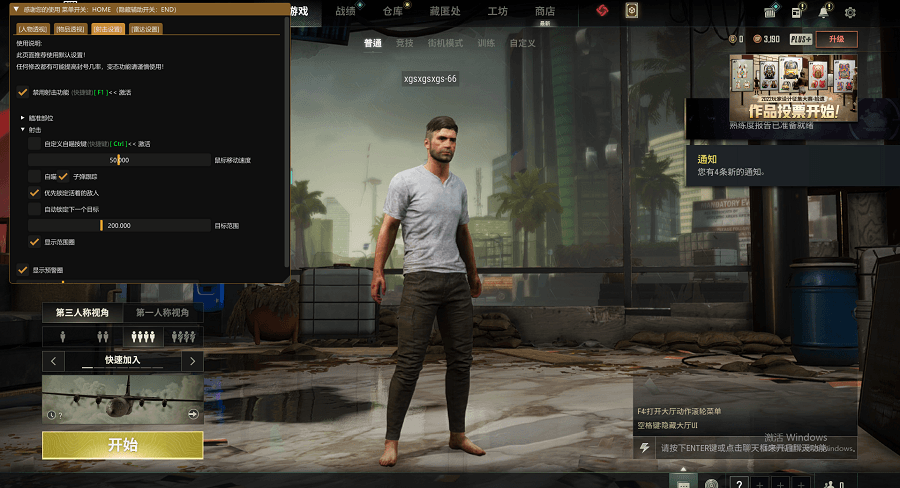Go to the next map option arrow
900x488 pixels.
coord(192,360)
